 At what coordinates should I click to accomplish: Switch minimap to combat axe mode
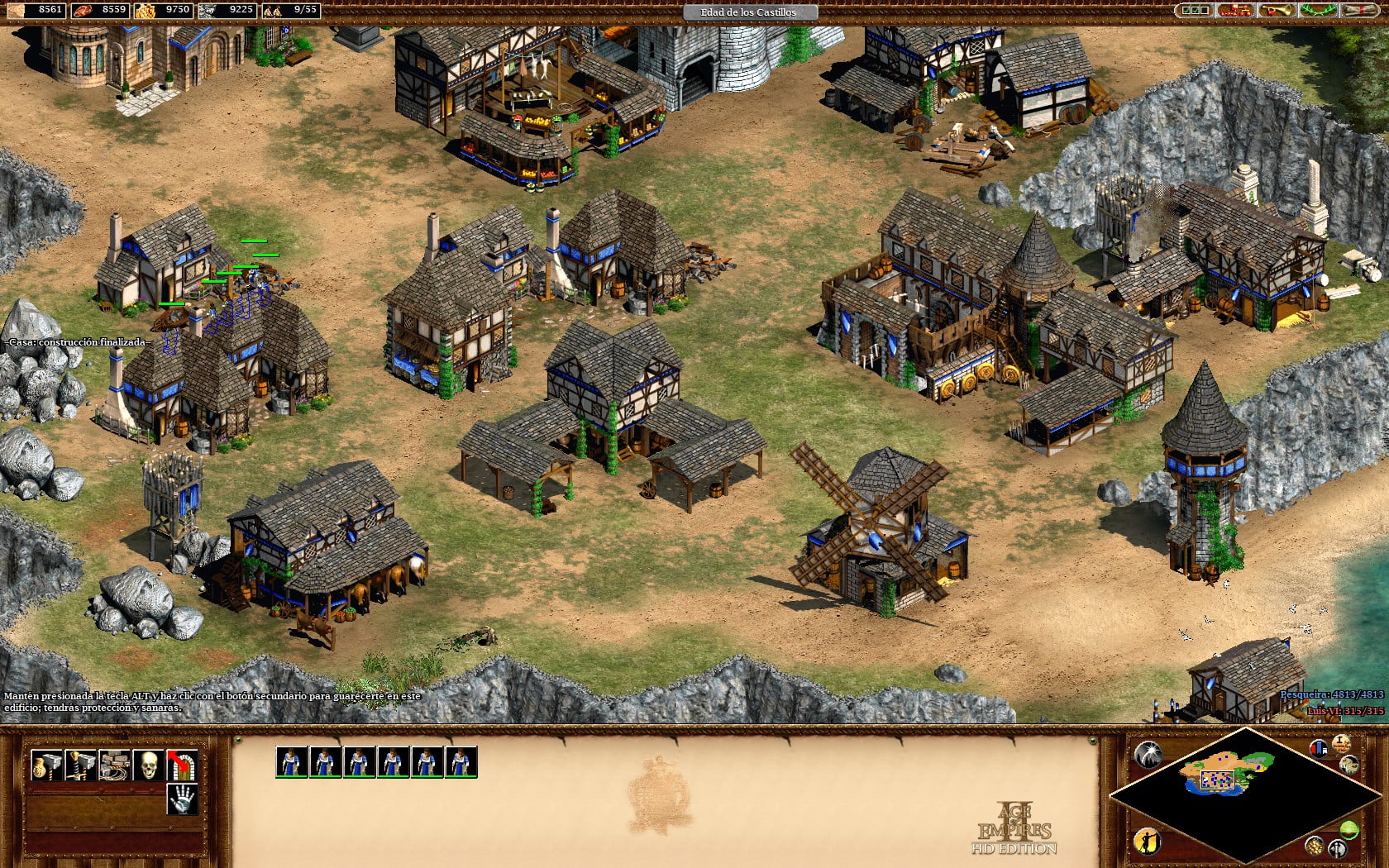(x=1337, y=848)
